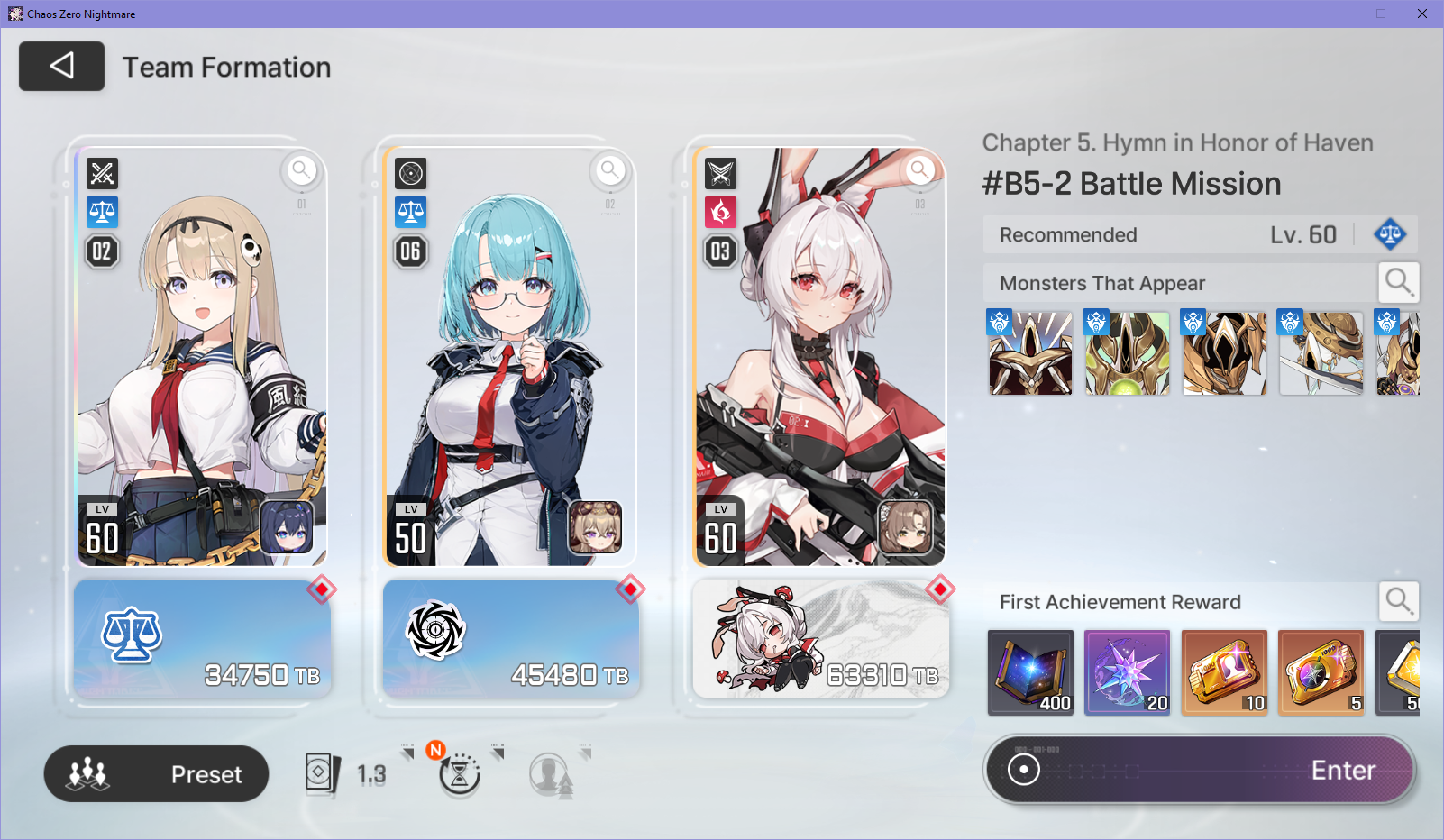This screenshot has height=840, width=1444.
Task: Go back using the arrow button
Action: pyautogui.click(x=61, y=66)
